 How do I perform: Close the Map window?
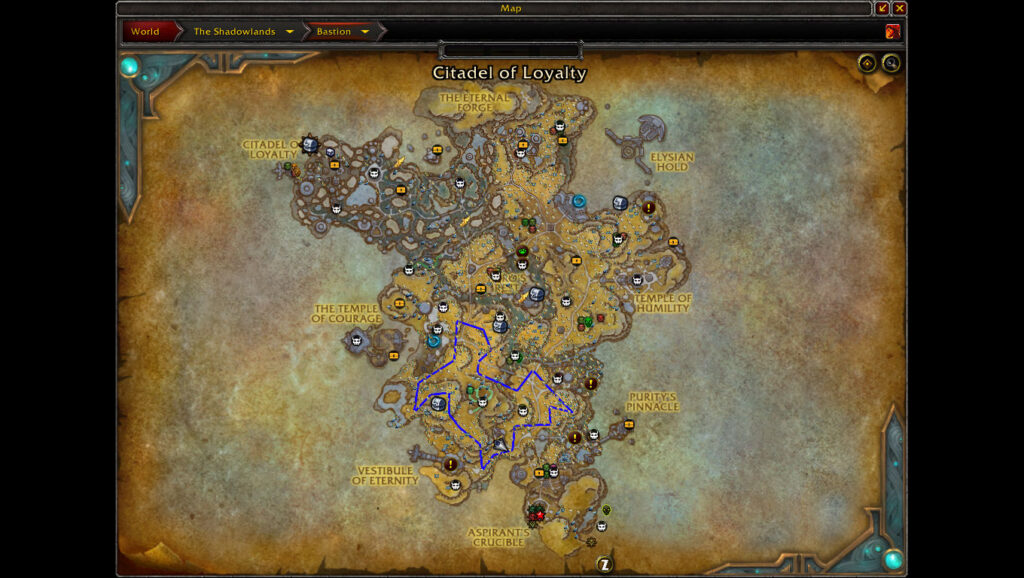pyautogui.click(x=900, y=8)
